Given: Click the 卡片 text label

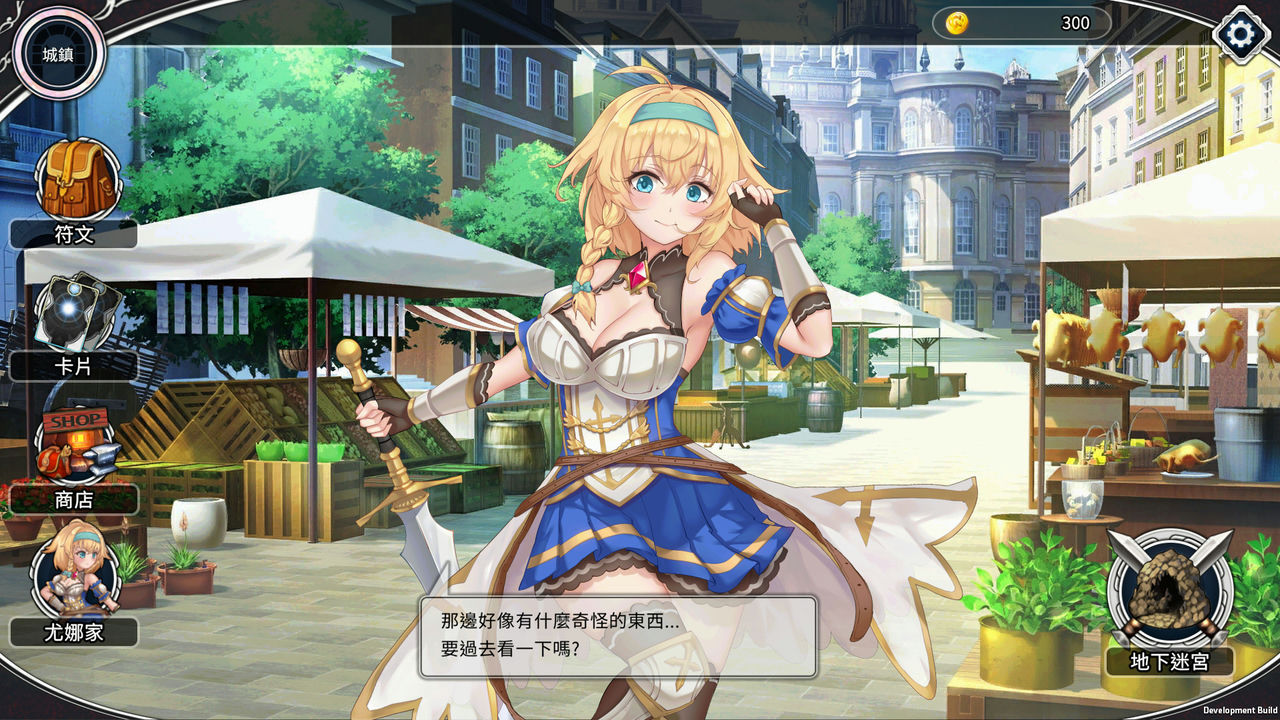Looking at the screenshot, I should pyautogui.click(x=73, y=365).
